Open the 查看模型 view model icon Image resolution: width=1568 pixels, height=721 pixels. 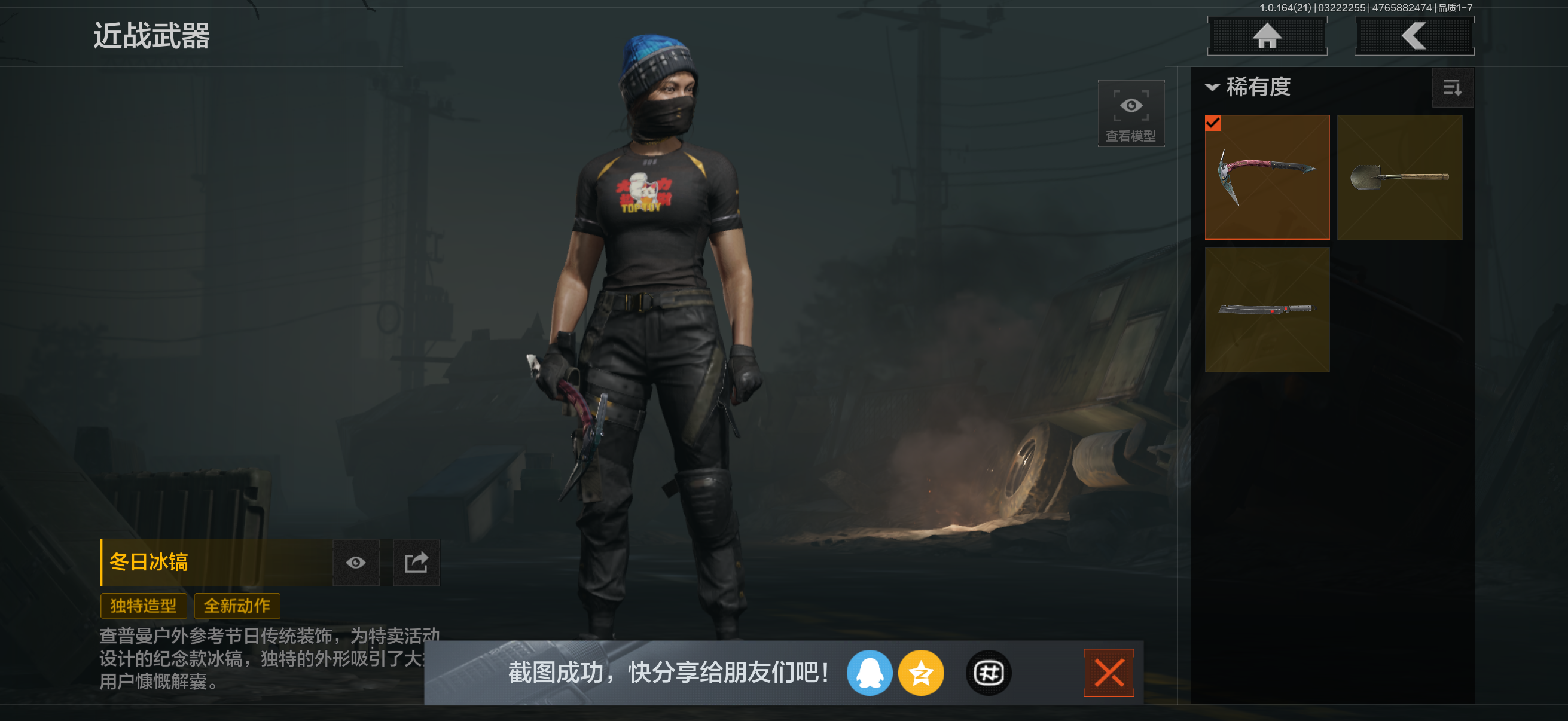pos(1130,112)
